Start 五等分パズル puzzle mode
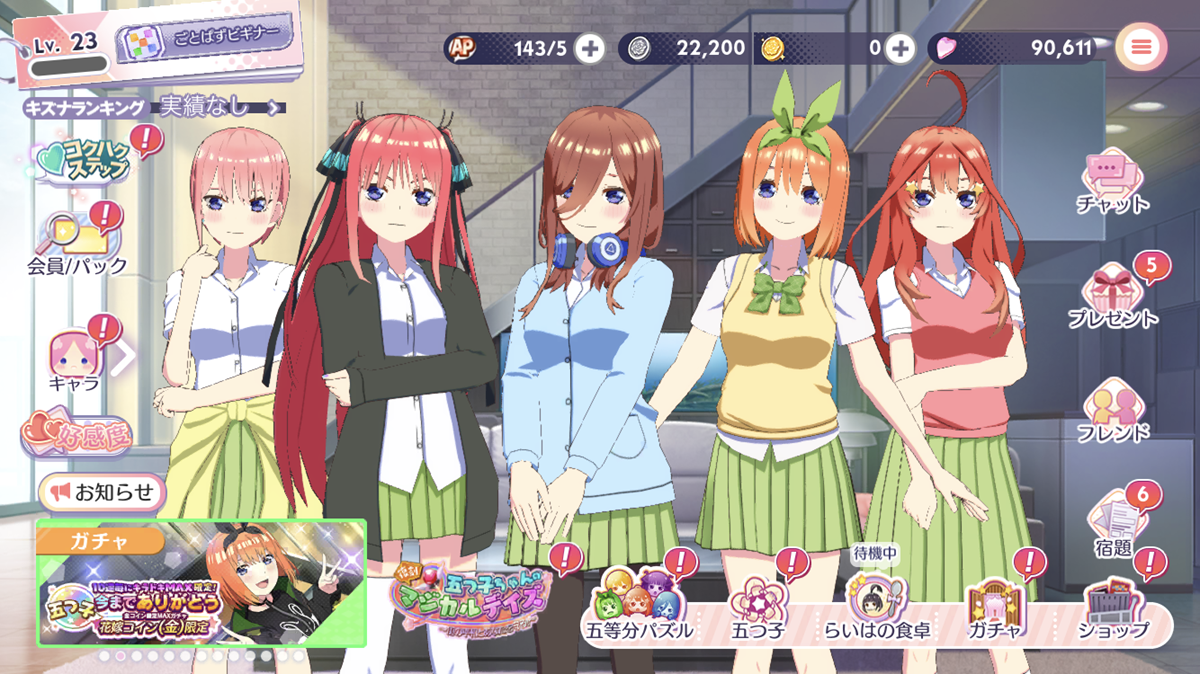1200x674 pixels. 637,608
